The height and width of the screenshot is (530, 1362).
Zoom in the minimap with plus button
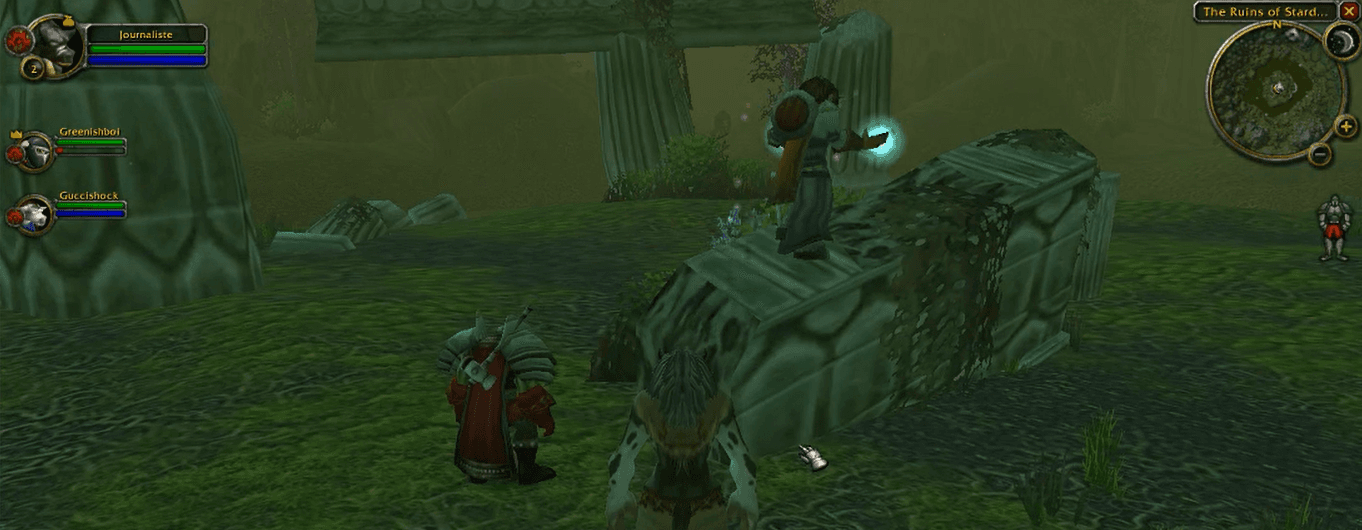pyautogui.click(x=1345, y=126)
